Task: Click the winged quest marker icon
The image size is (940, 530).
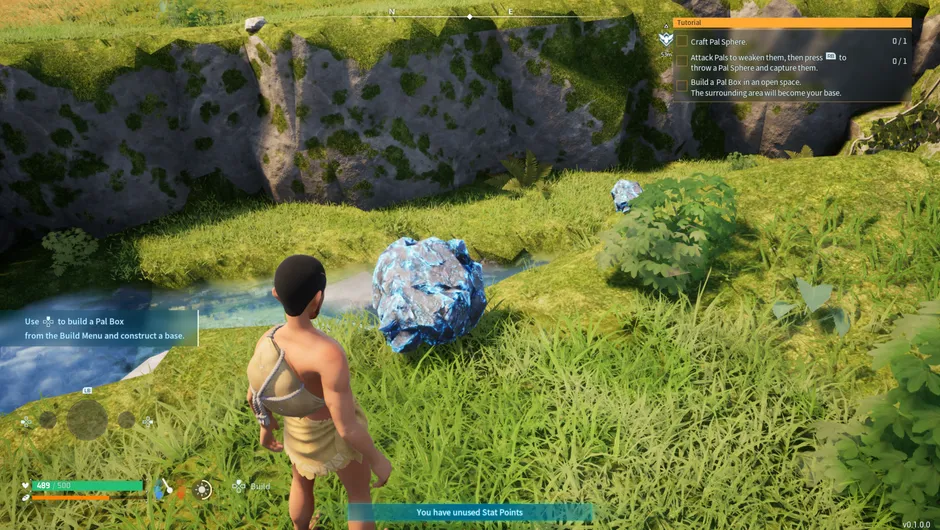Action: [666, 39]
